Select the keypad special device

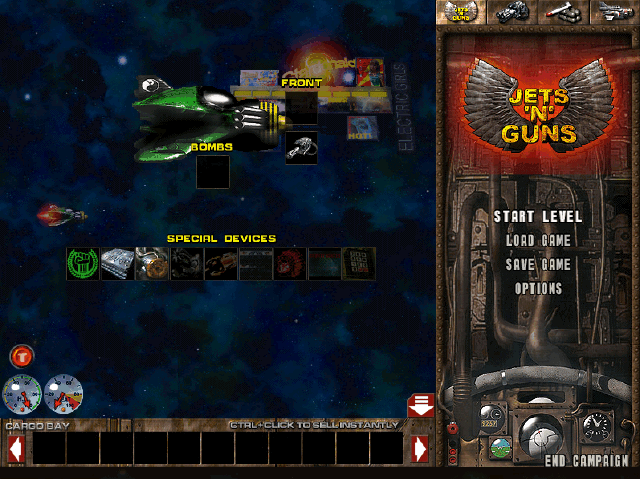(x=358, y=264)
